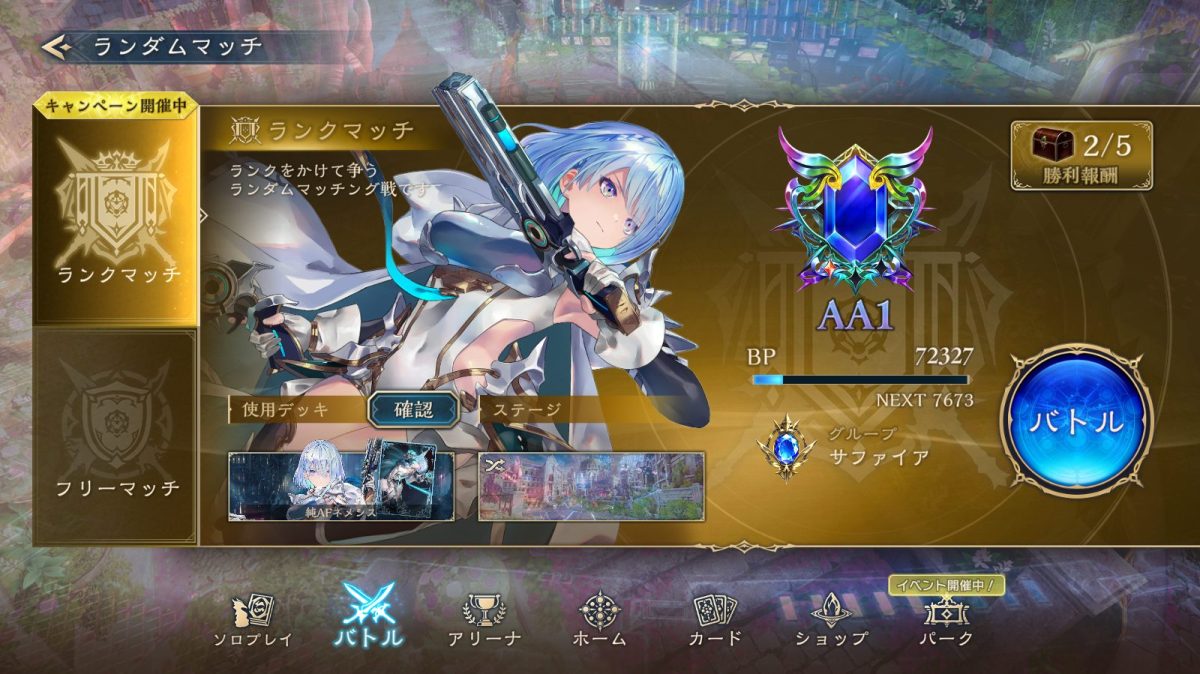Viewport: 1200px width, 674px height.
Task: Choose the stage preview thumbnail
Action: coord(591,485)
